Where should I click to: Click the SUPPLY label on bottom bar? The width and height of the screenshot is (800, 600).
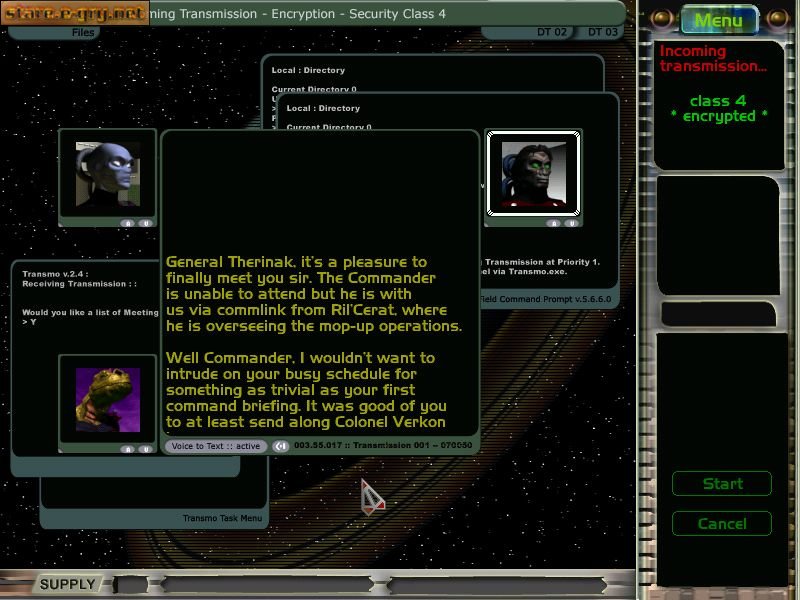point(67,584)
